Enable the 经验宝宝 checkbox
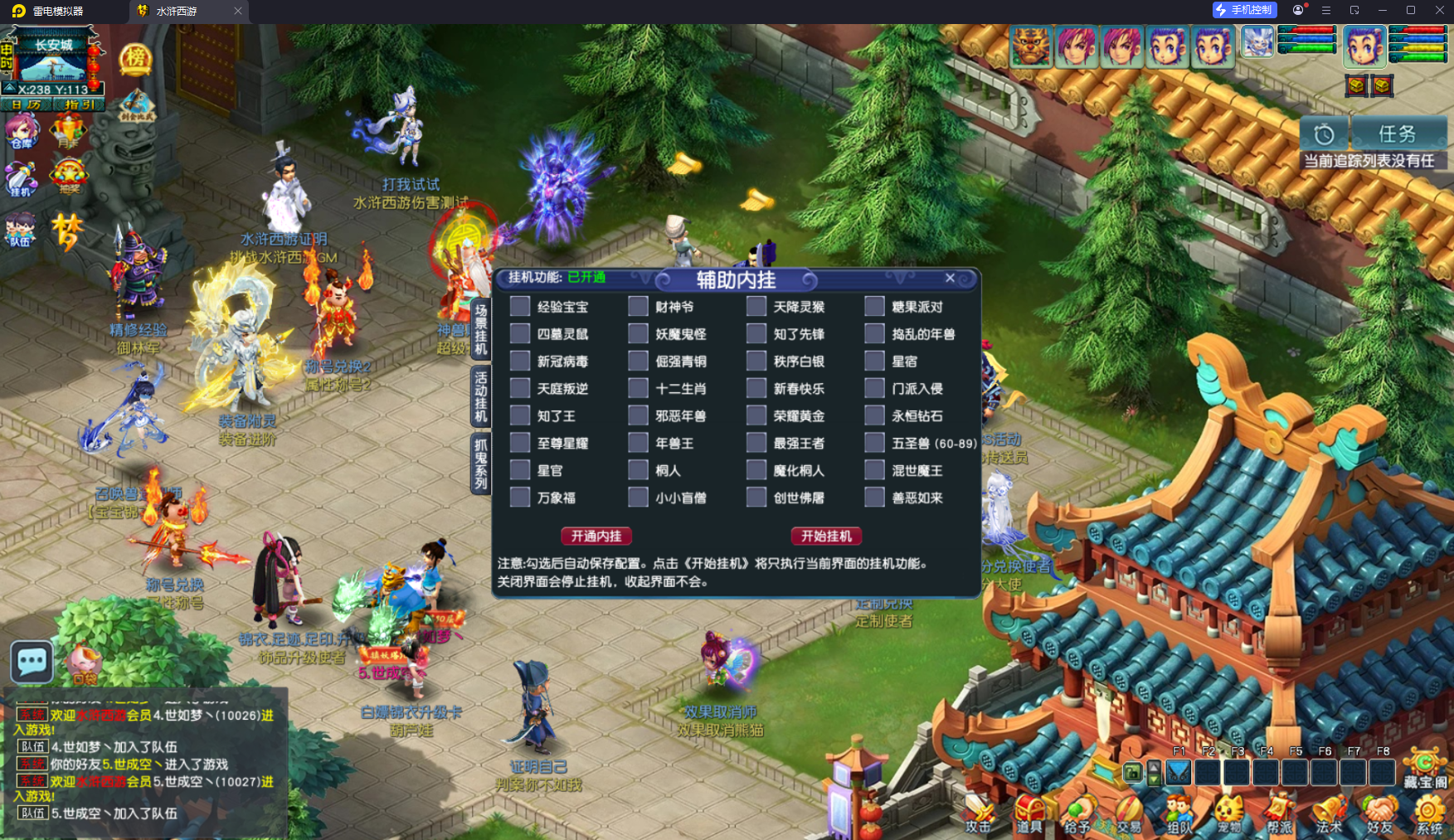This screenshot has width=1454, height=840. (521, 306)
